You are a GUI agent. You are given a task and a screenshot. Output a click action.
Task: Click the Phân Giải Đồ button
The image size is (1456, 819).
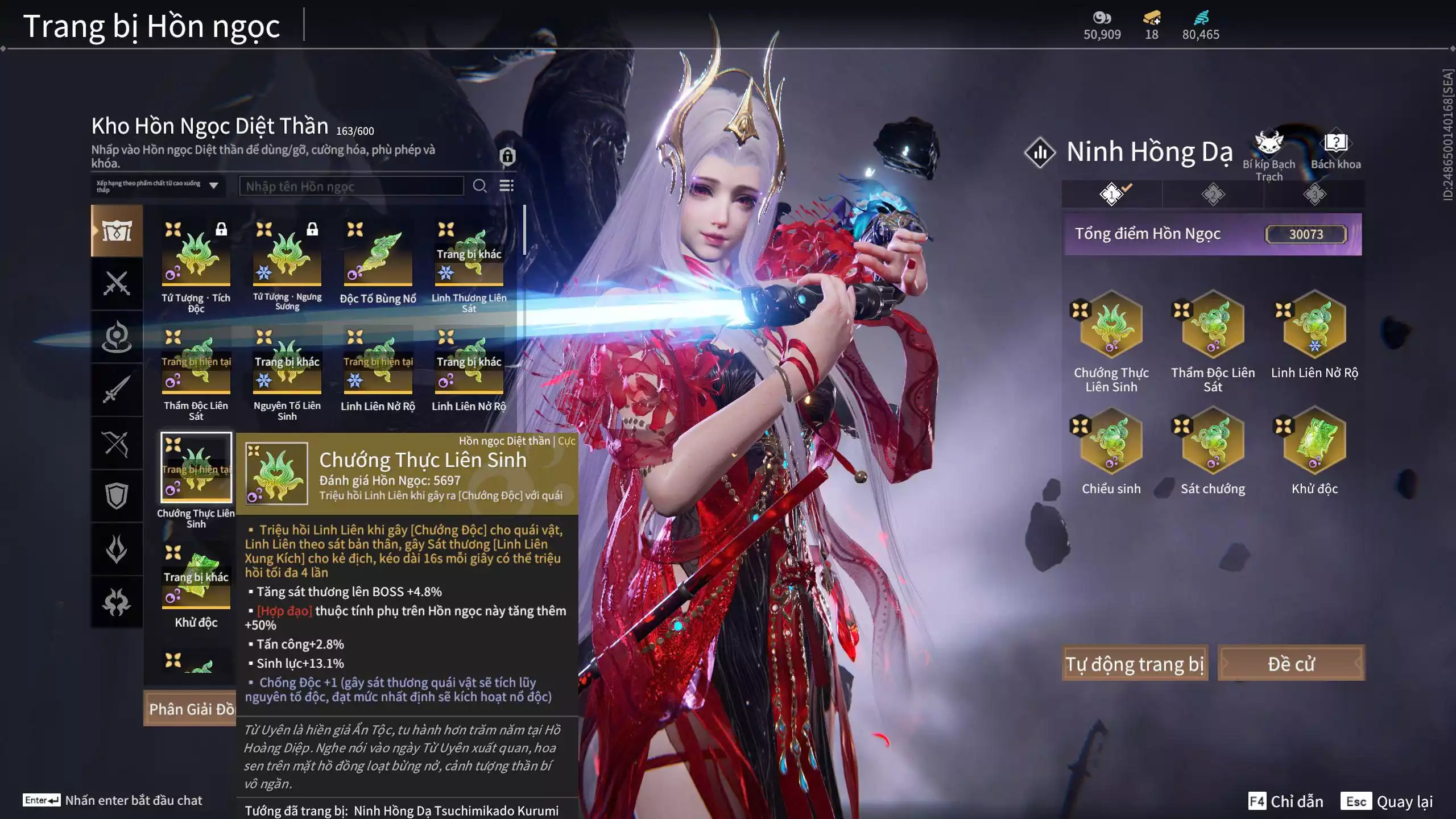click(191, 709)
